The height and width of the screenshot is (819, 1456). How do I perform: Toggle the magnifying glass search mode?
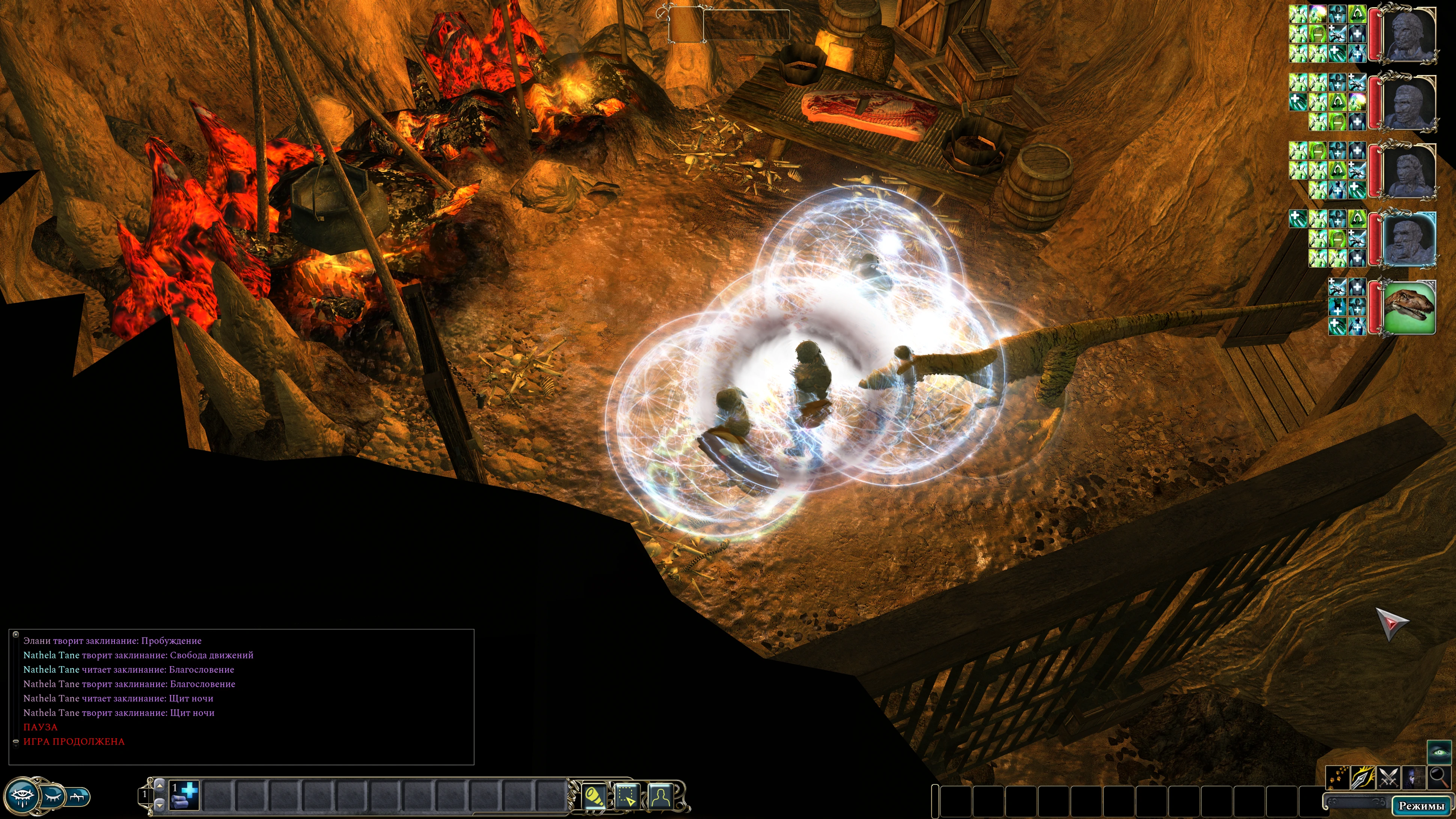point(1439,778)
